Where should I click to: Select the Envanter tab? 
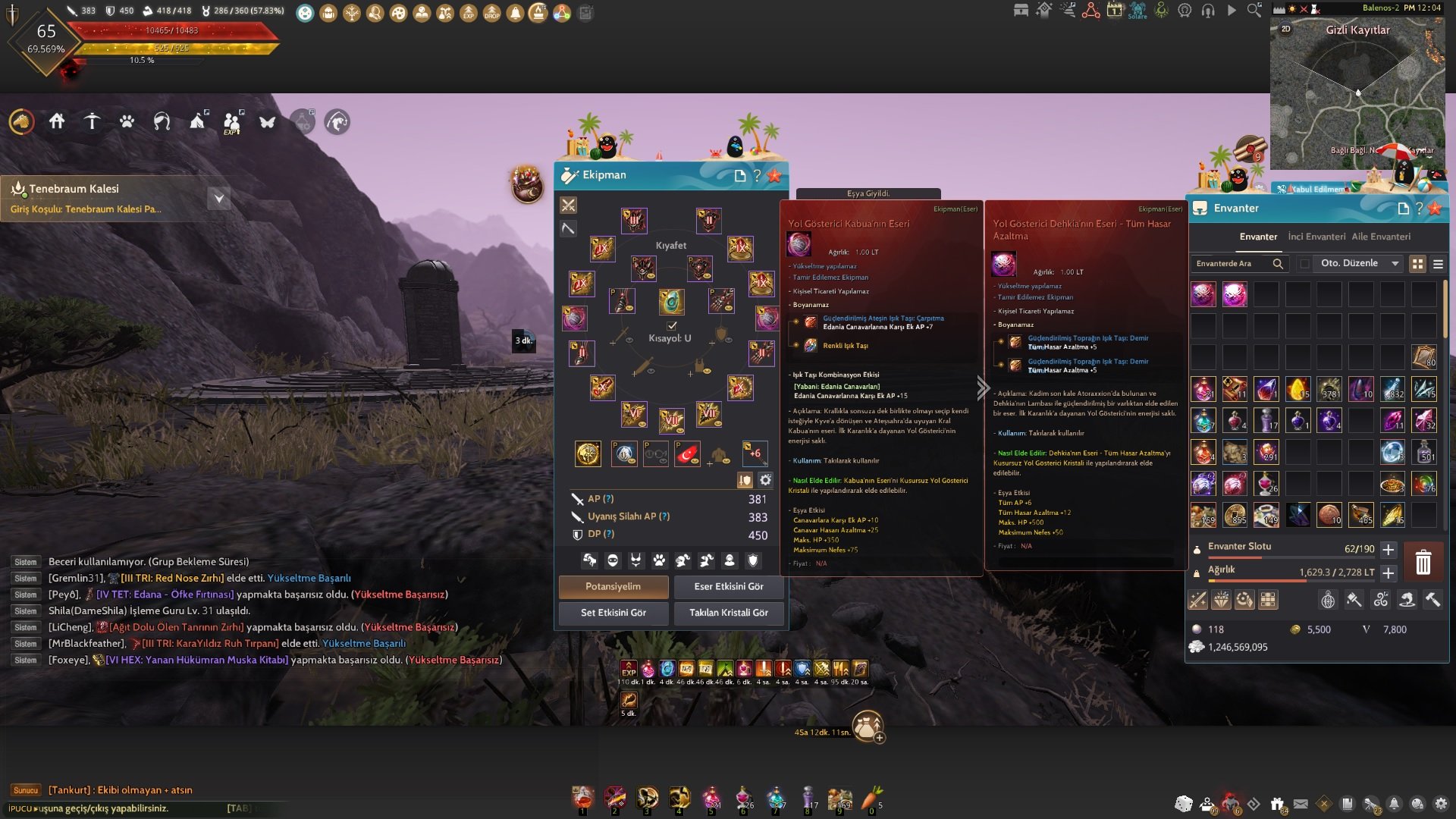pos(1258,237)
